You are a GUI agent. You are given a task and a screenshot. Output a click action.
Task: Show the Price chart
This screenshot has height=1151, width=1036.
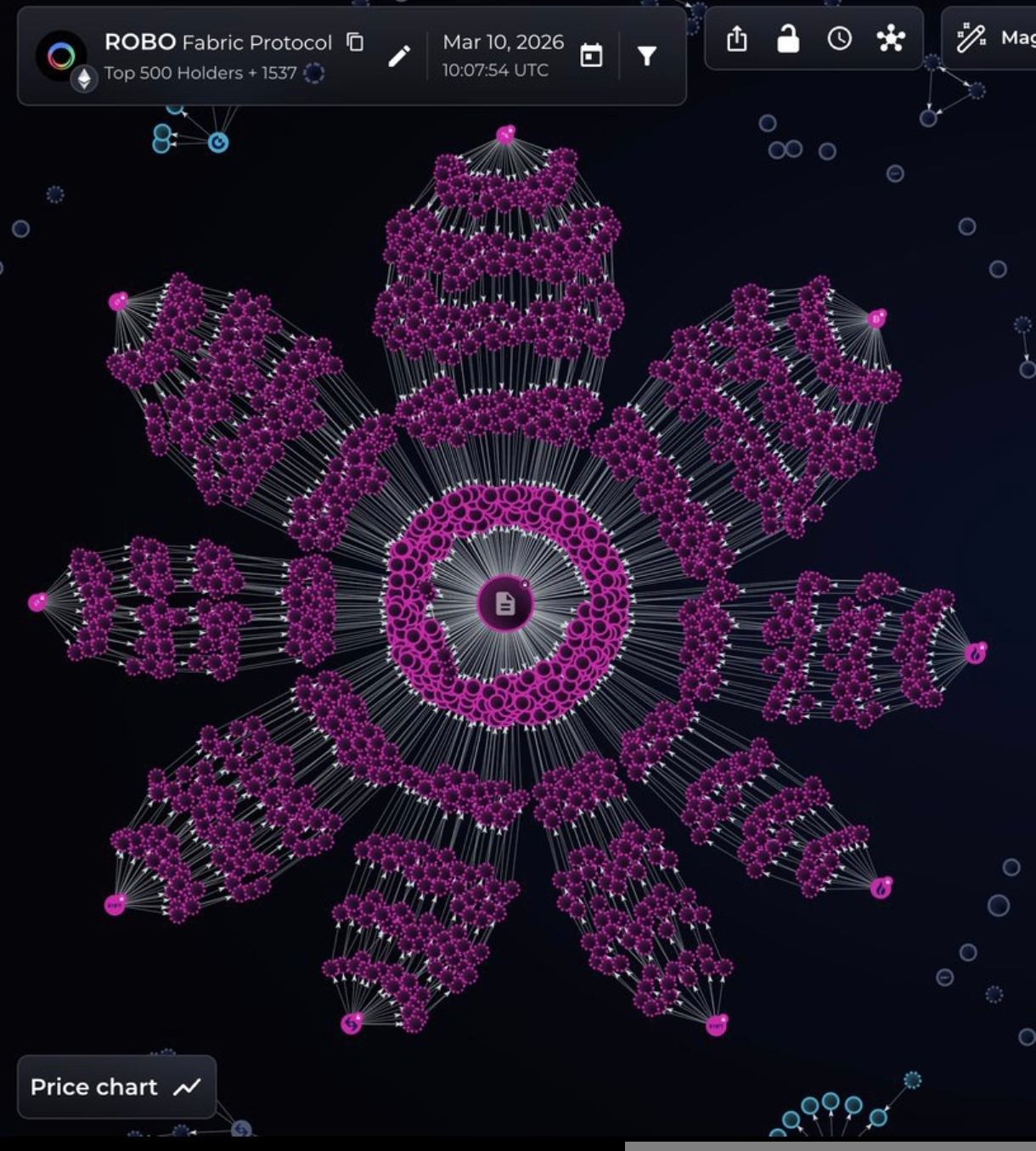coord(116,1087)
